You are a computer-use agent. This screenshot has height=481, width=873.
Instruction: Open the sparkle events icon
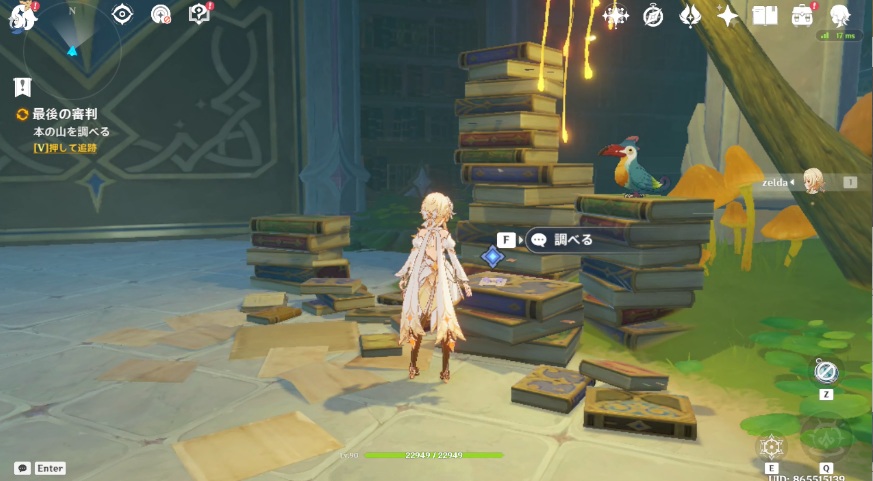coord(728,15)
